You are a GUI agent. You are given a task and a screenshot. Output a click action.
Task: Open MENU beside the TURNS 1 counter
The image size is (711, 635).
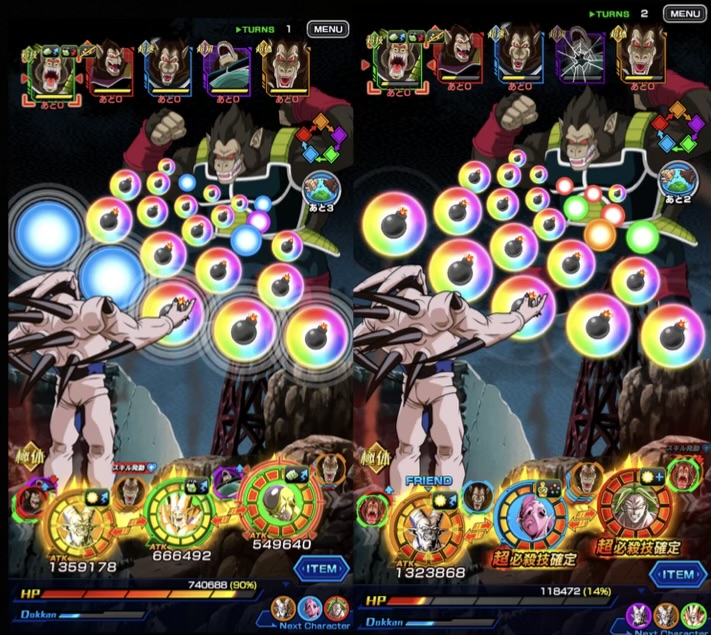327,29
